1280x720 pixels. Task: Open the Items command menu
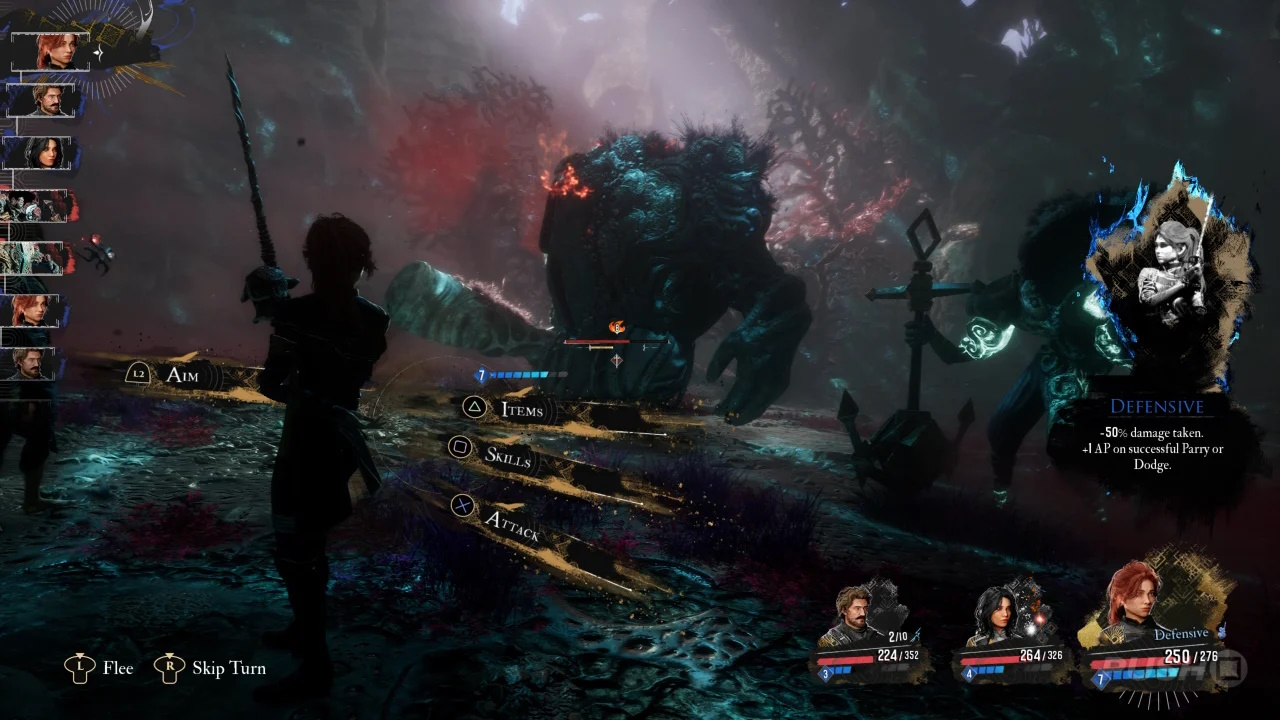(x=520, y=410)
